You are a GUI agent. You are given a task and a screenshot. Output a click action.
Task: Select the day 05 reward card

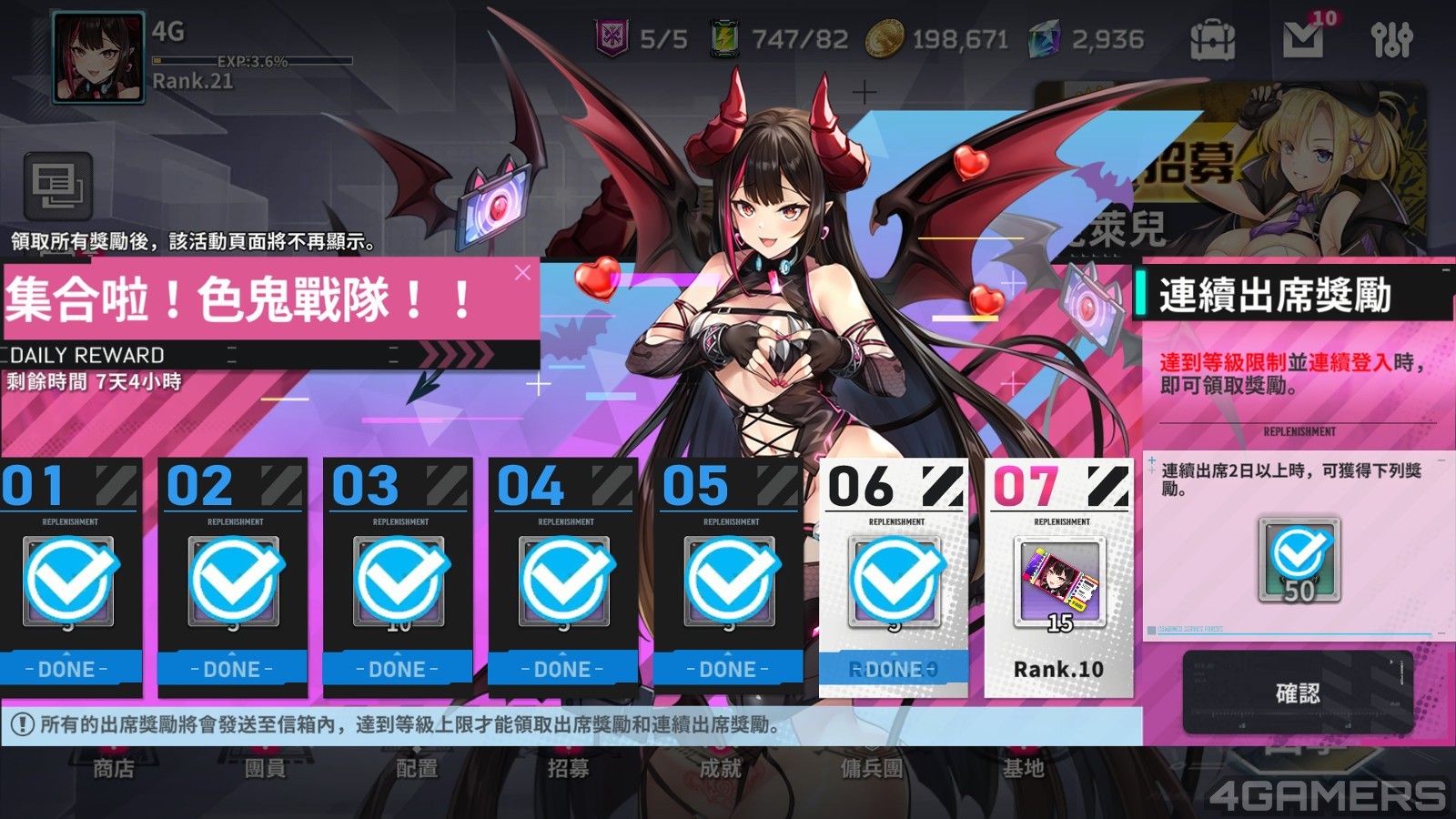click(x=729, y=579)
